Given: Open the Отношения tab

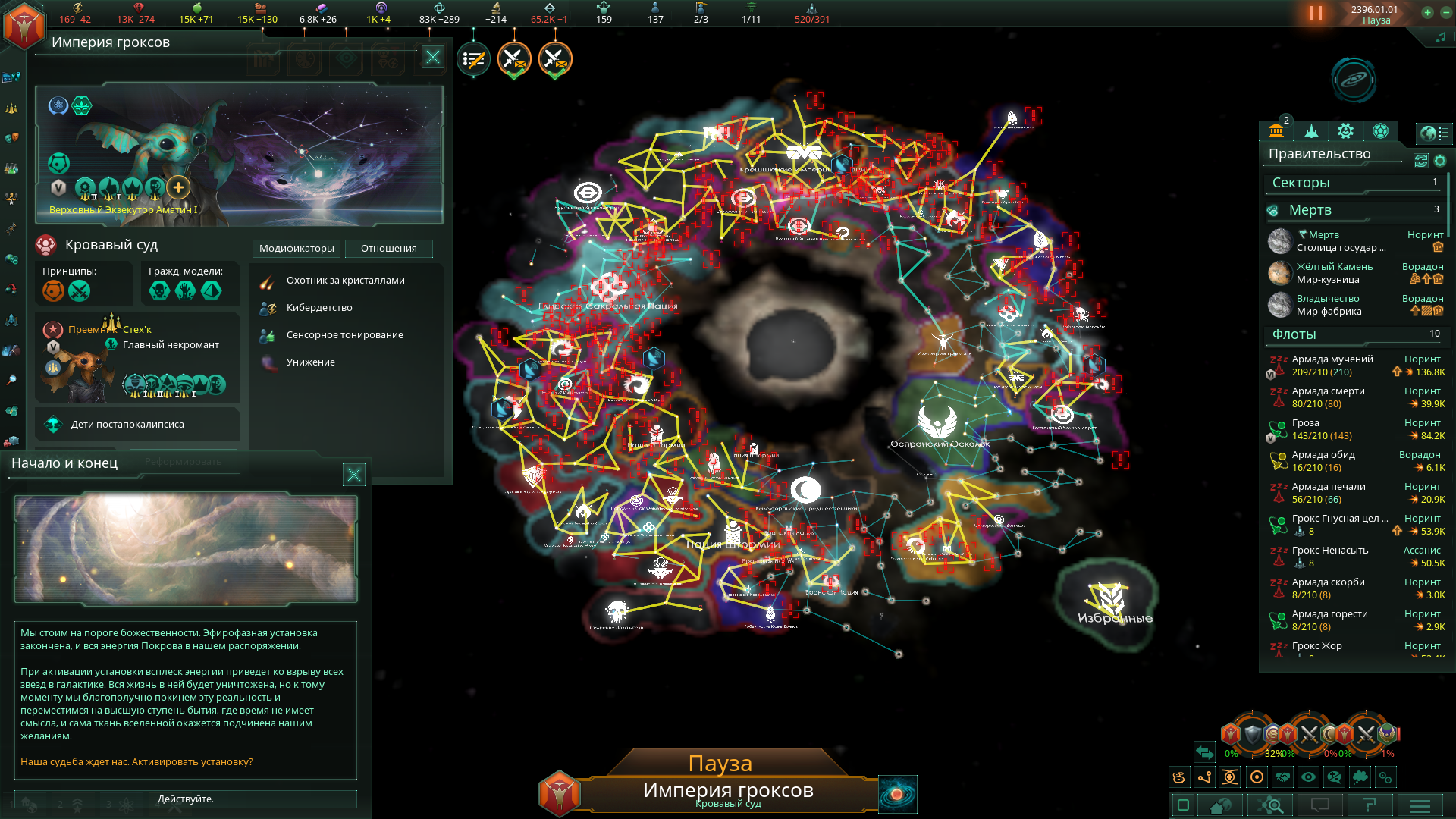Looking at the screenshot, I should 388,249.
